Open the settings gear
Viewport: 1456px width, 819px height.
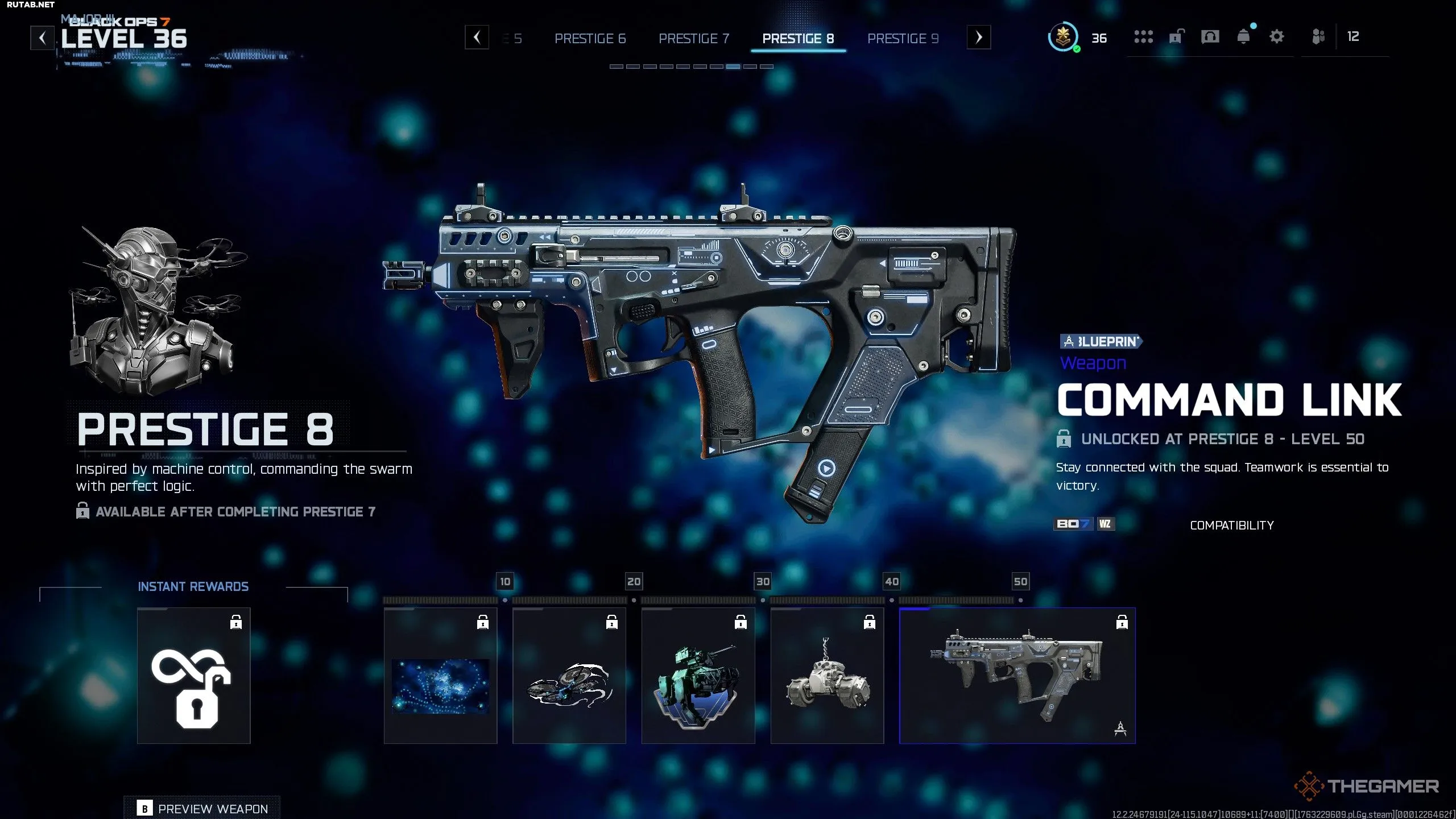click(1277, 37)
